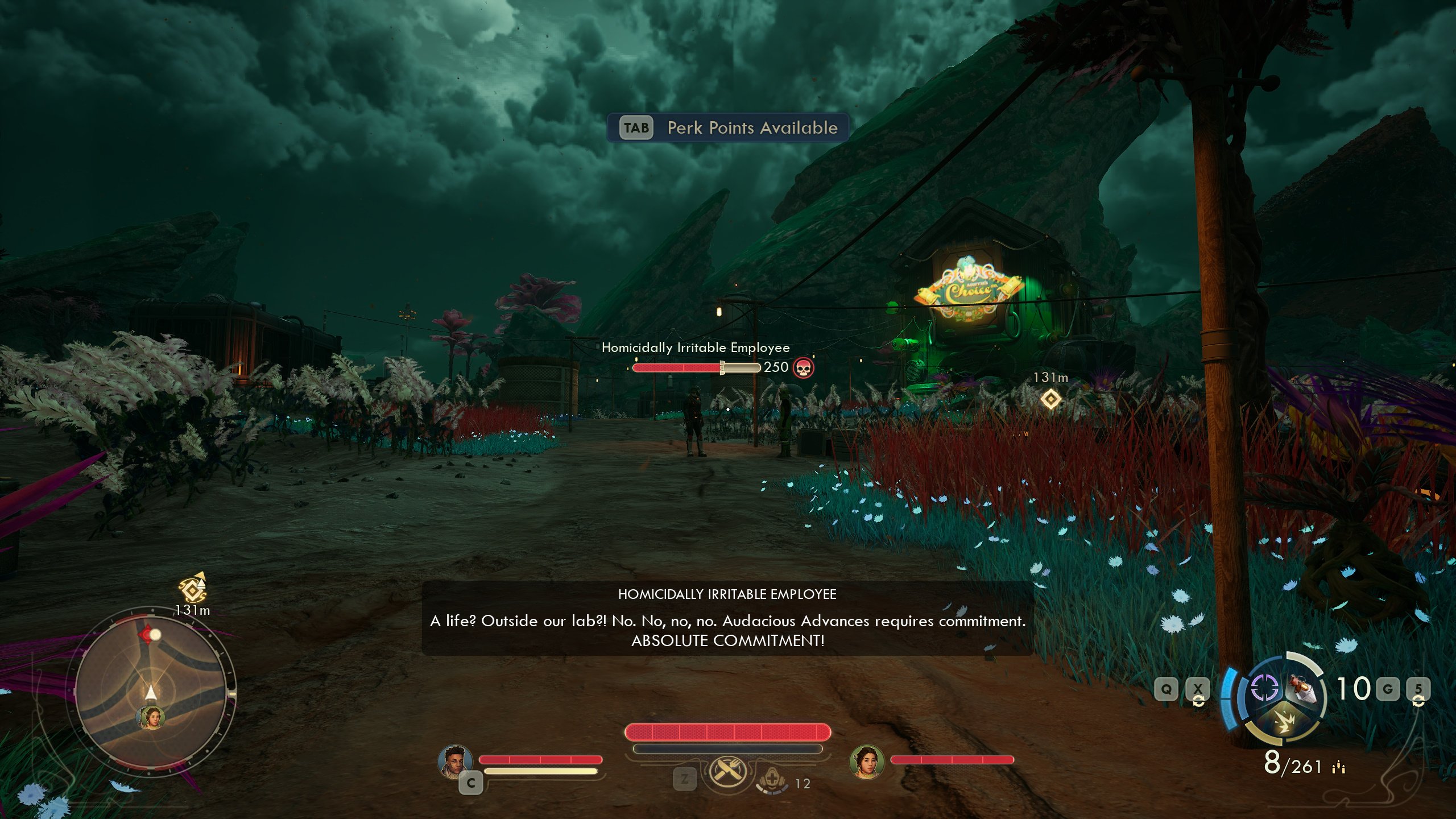Click the female companion portrait
1456x819 pixels.
866,762
